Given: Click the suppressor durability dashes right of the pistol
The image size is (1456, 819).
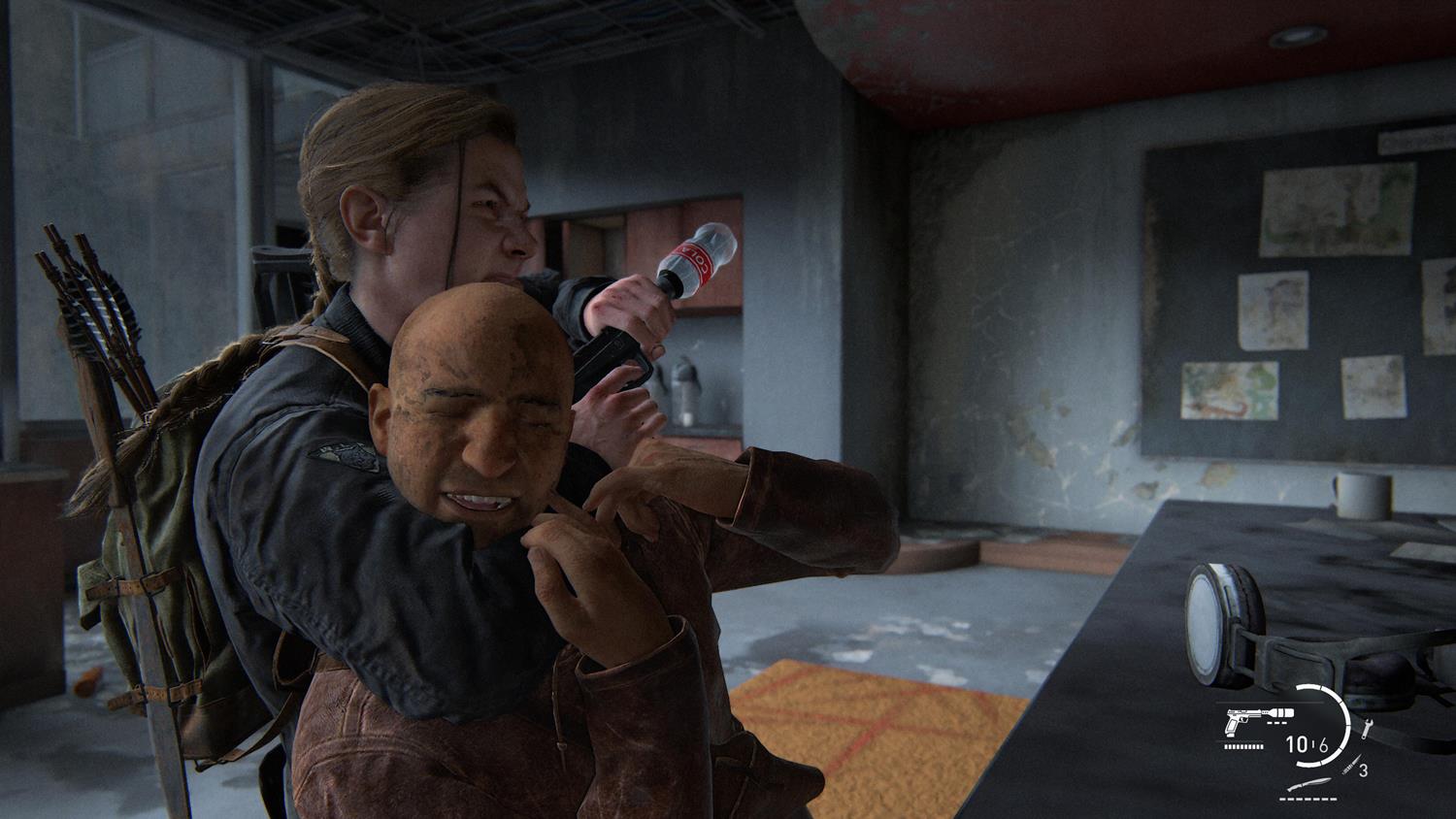Looking at the screenshot, I should point(1276,722).
